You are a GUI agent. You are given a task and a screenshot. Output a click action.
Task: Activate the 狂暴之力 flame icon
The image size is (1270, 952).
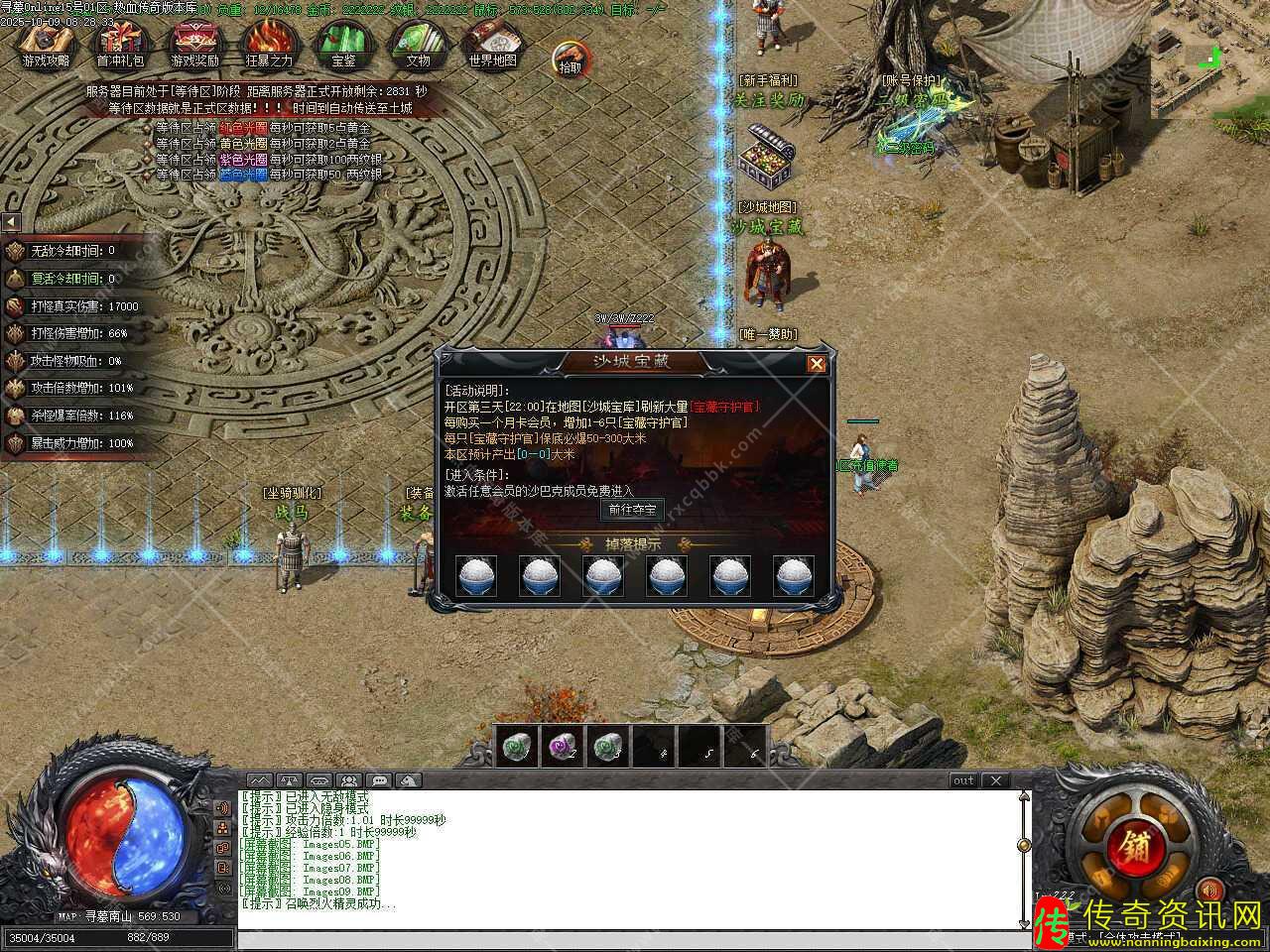coord(269,44)
